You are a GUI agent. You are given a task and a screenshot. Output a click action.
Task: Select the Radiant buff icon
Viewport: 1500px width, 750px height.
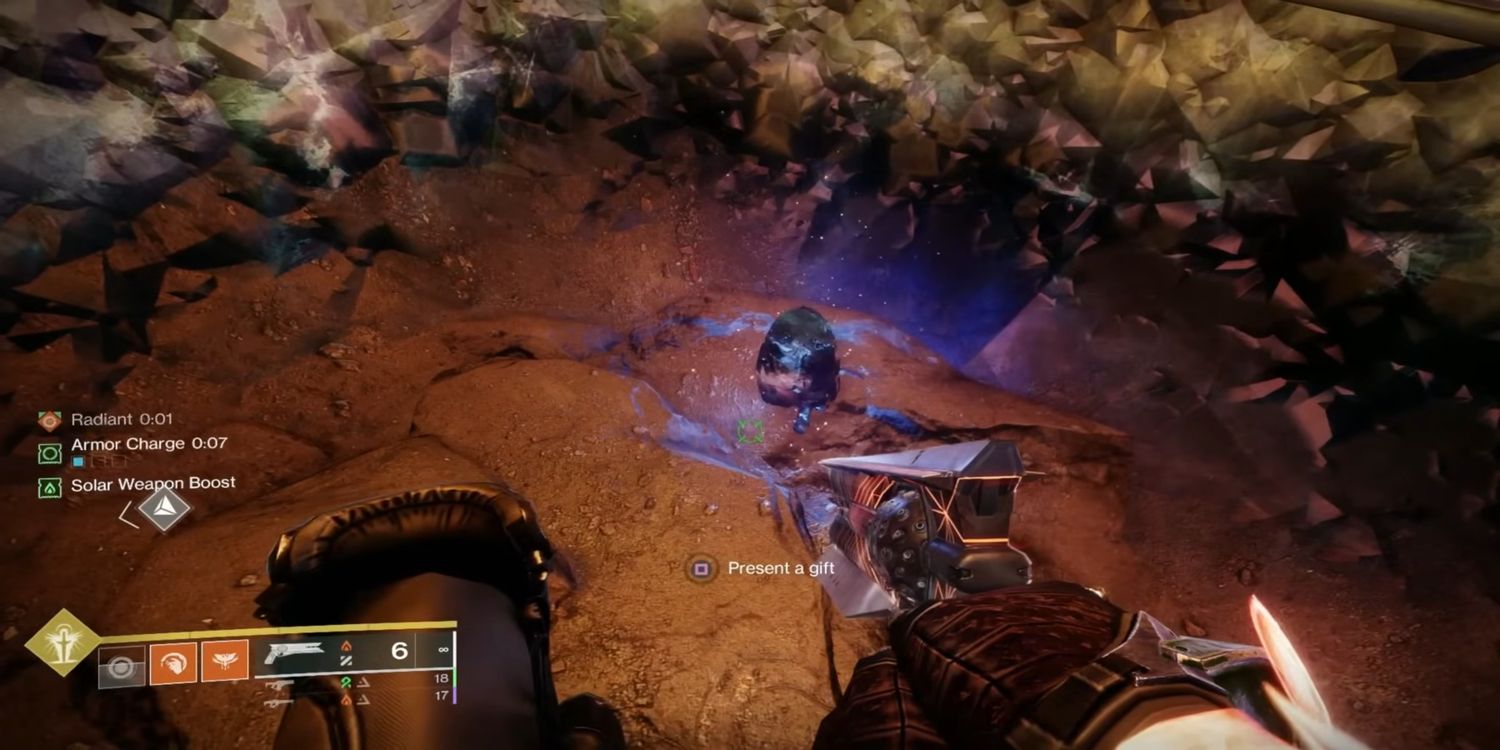[x=49, y=420]
